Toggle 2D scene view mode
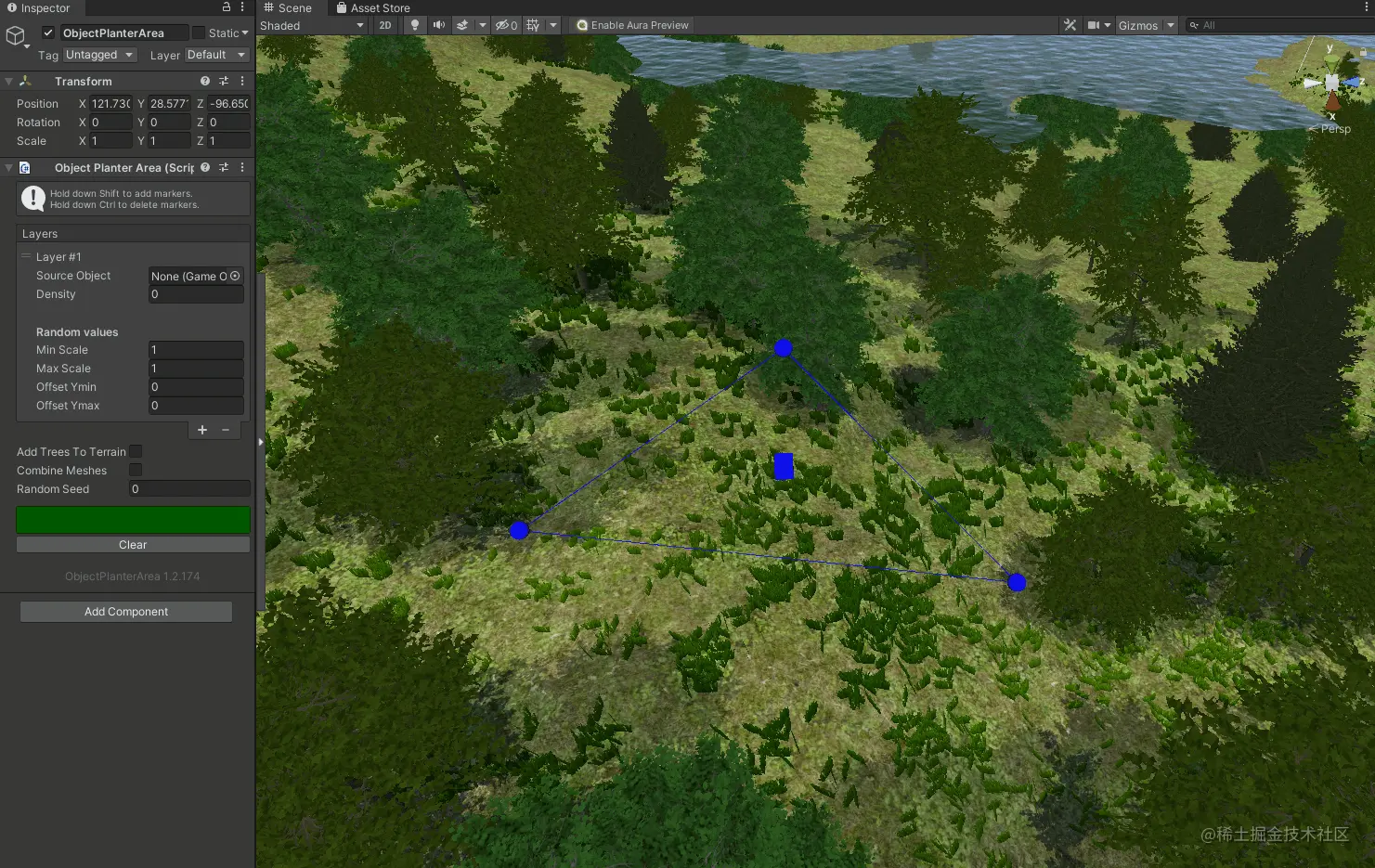 pyautogui.click(x=385, y=25)
